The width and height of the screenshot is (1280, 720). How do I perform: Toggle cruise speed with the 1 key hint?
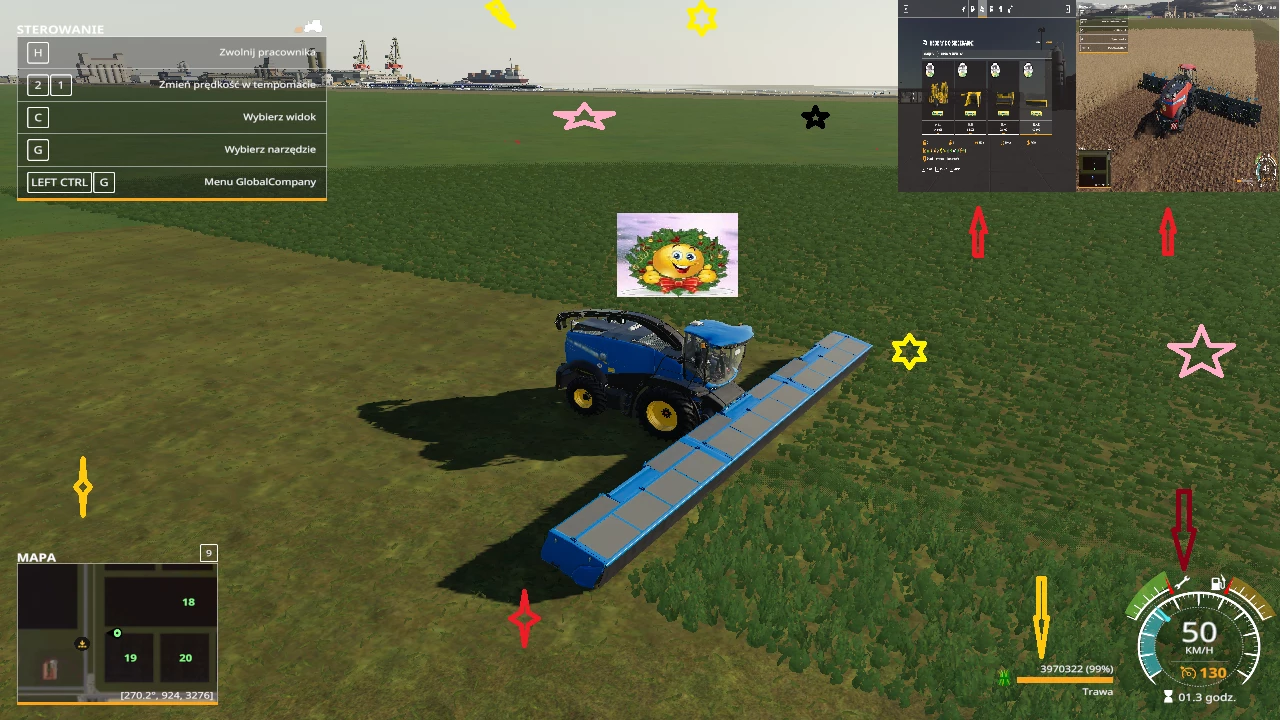click(x=61, y=85)
